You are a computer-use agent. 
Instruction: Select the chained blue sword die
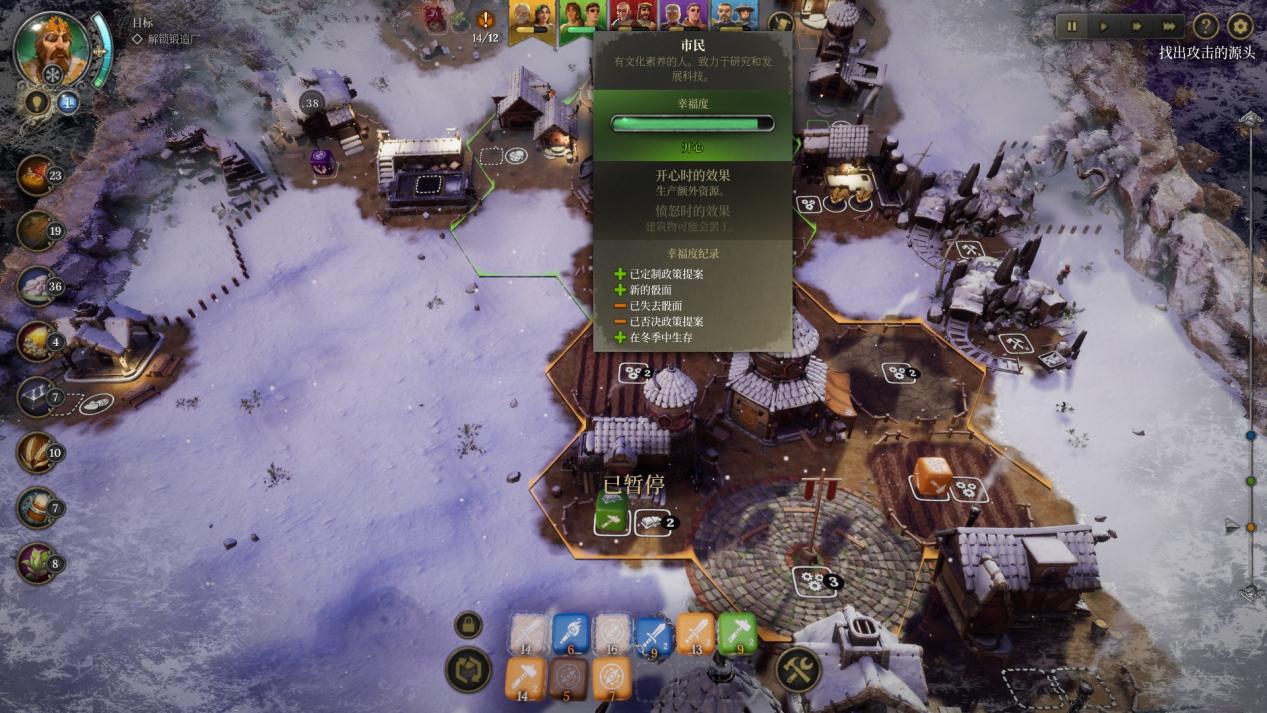tap(653, 634)
